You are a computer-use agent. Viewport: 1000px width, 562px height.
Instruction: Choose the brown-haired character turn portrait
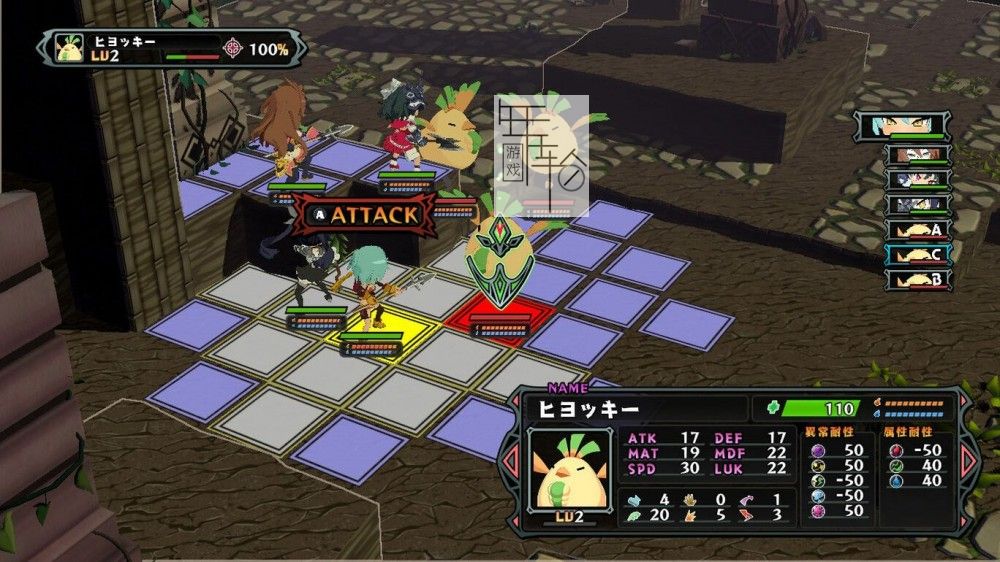coord(916,155)
